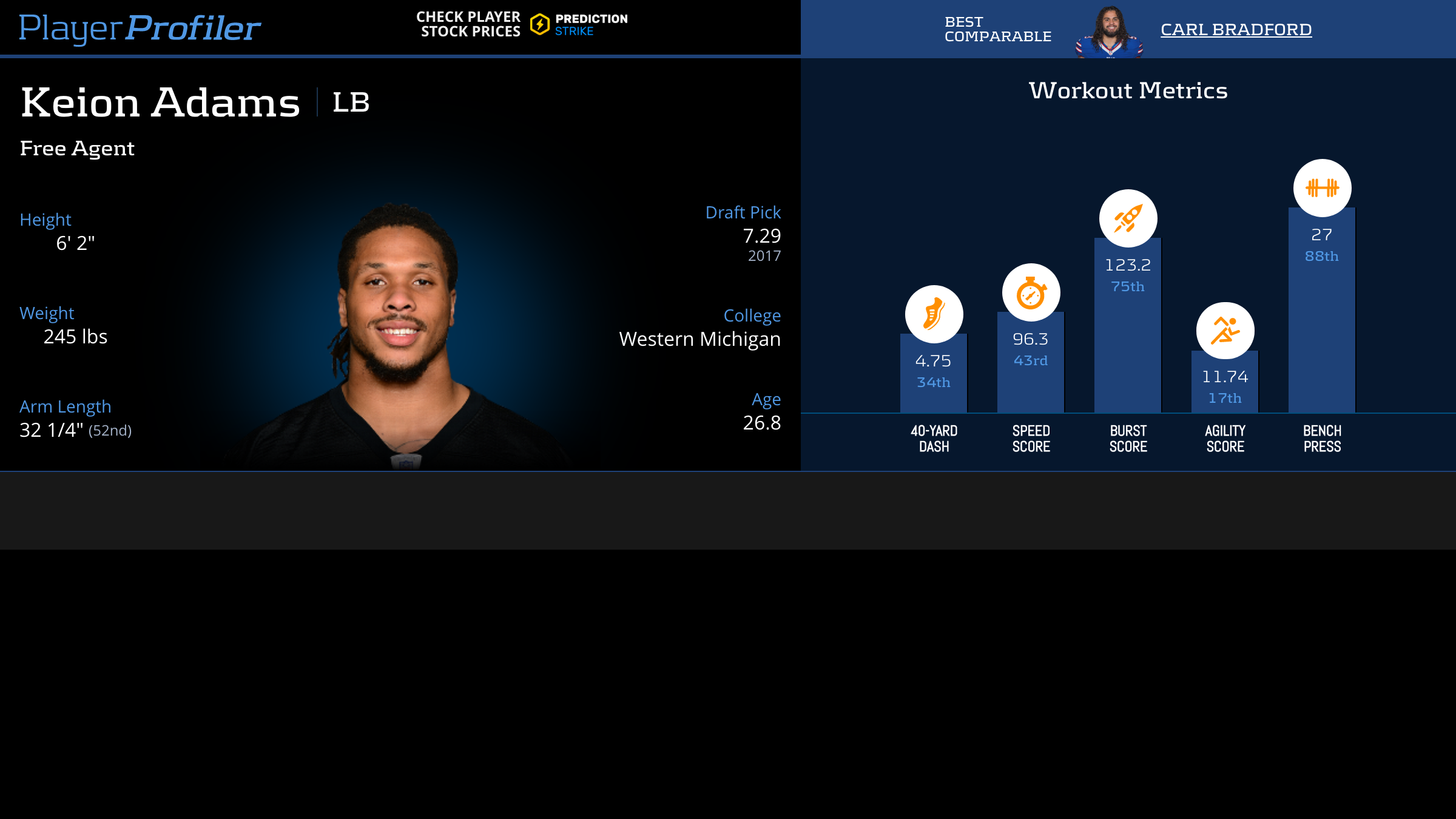1456x819 pixels.
Task: Select the Speed Score stopwatch icon
Action: pos(1031,292)
